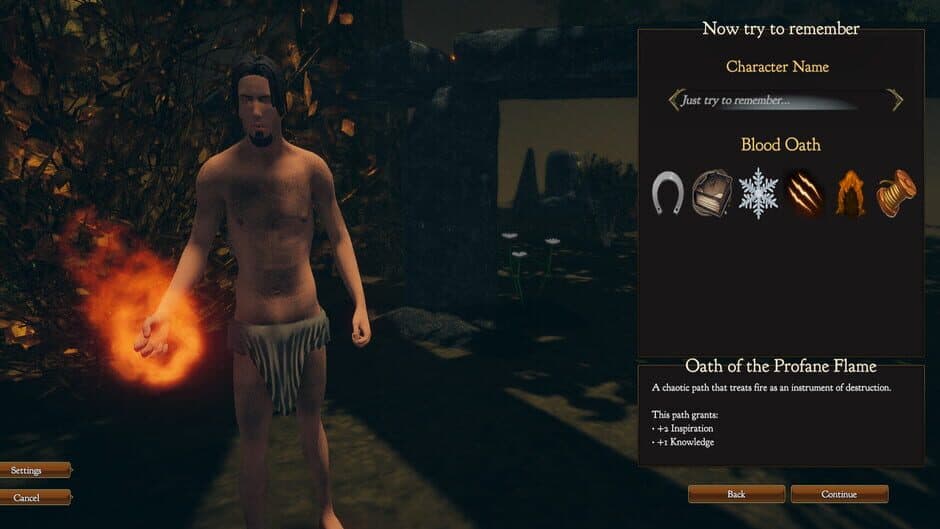This screenshot has width=940, height=529.
Task: Continue with character creation
Action: (839, 494)
